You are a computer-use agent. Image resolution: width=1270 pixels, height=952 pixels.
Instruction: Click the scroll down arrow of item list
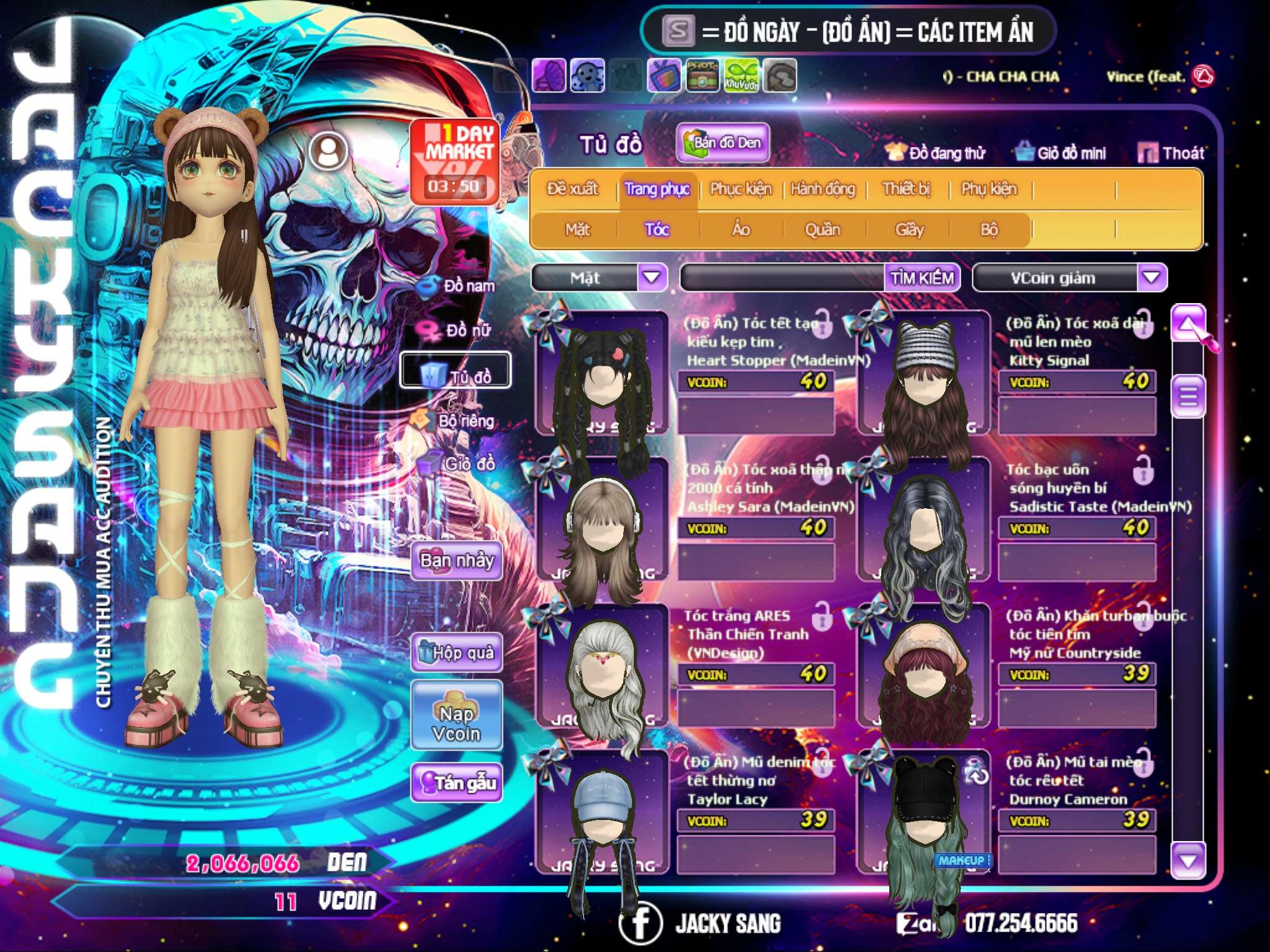click(x=1188, y=861)
